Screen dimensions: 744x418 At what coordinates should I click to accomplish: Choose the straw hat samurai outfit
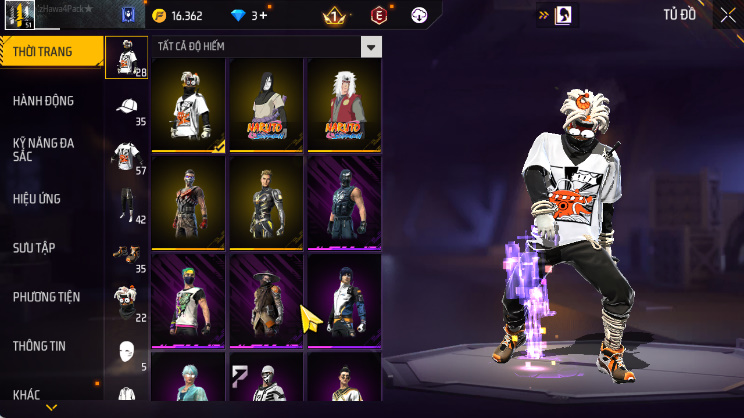(266, 300)
